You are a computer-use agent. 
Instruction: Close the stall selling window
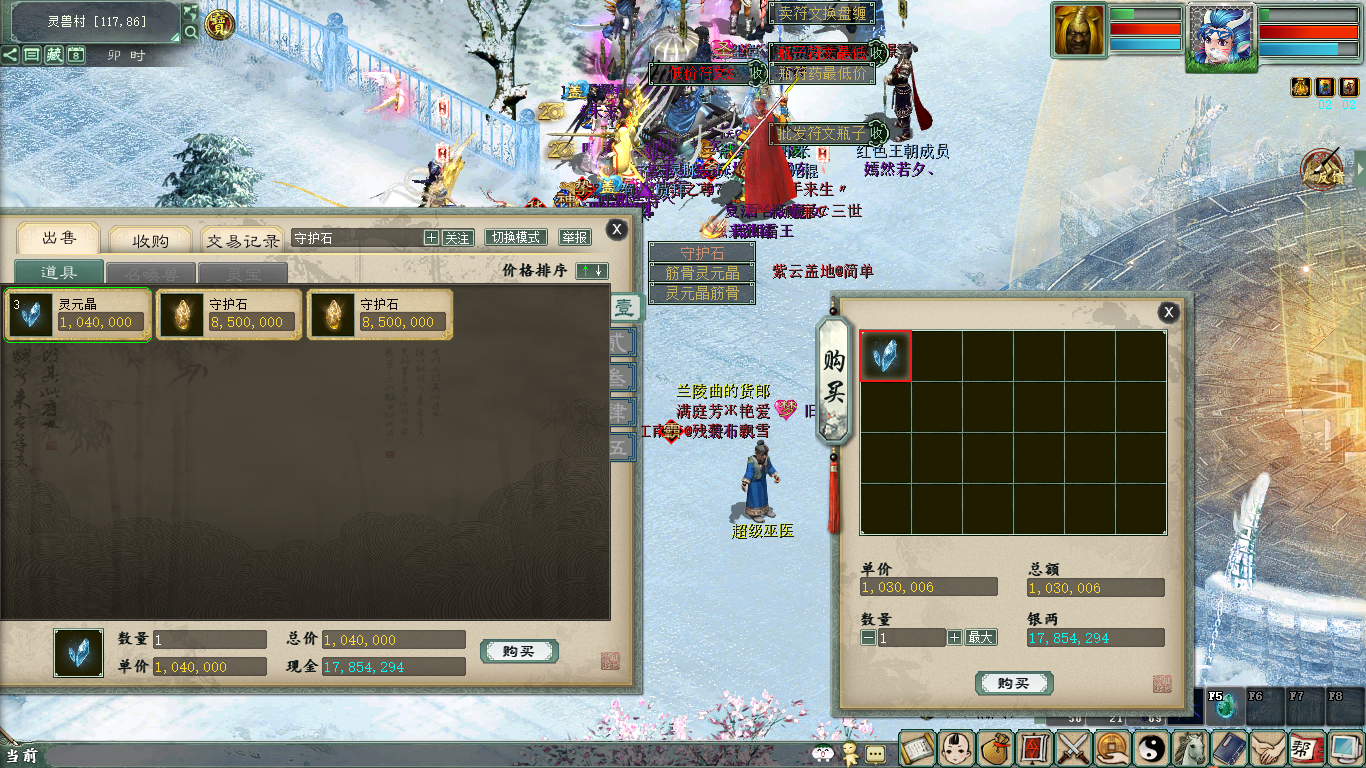coord(617,229)
